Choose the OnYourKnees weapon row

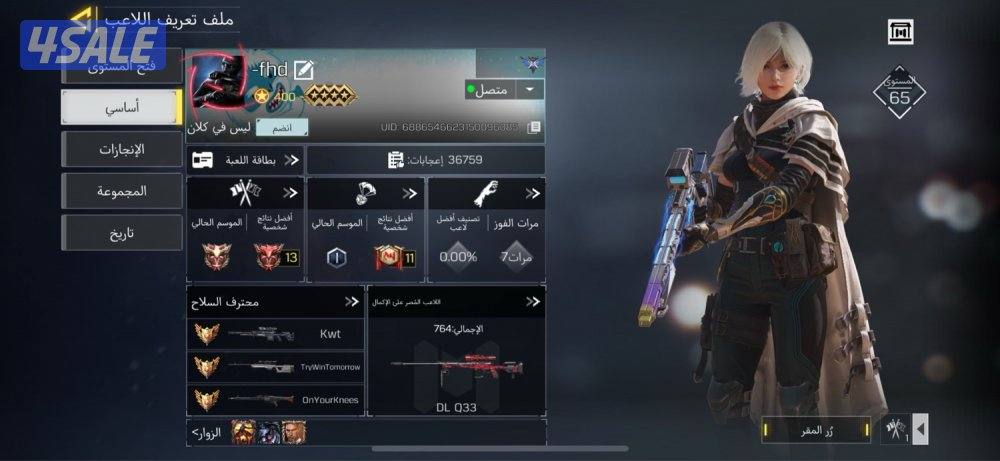point(275,399)
